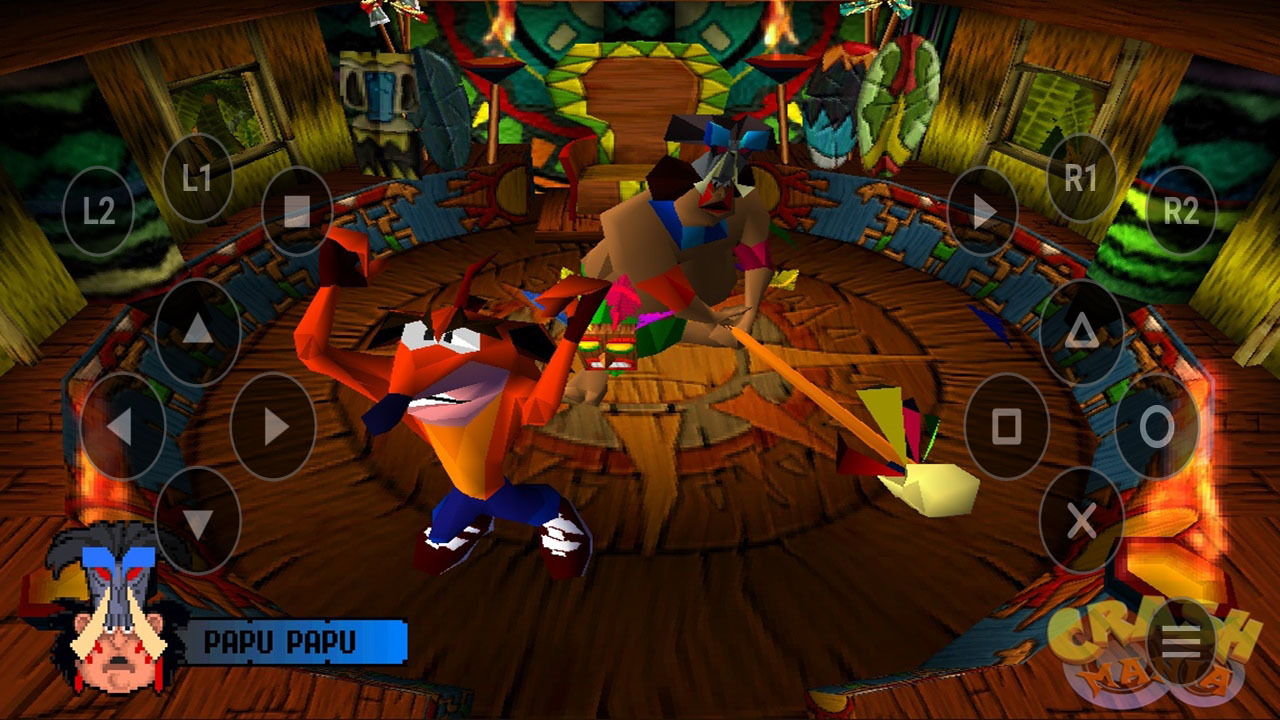
Task: Tap the D-pad right arrow
Action: click(x=273, y=426)
